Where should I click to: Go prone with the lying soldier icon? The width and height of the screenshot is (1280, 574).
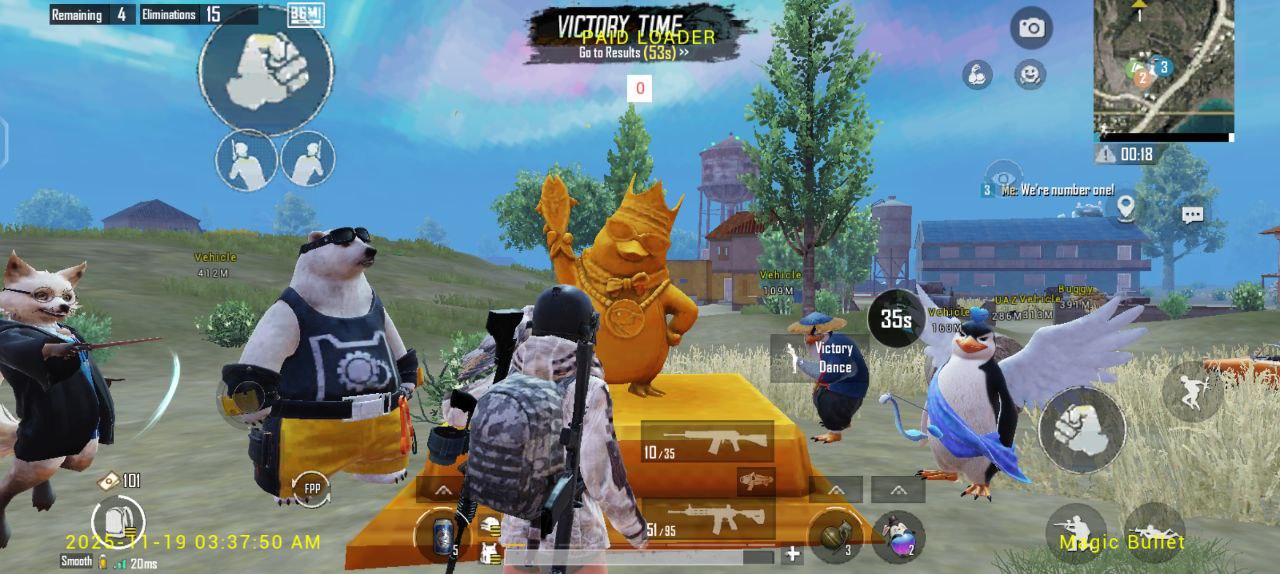coord(1155,532)
